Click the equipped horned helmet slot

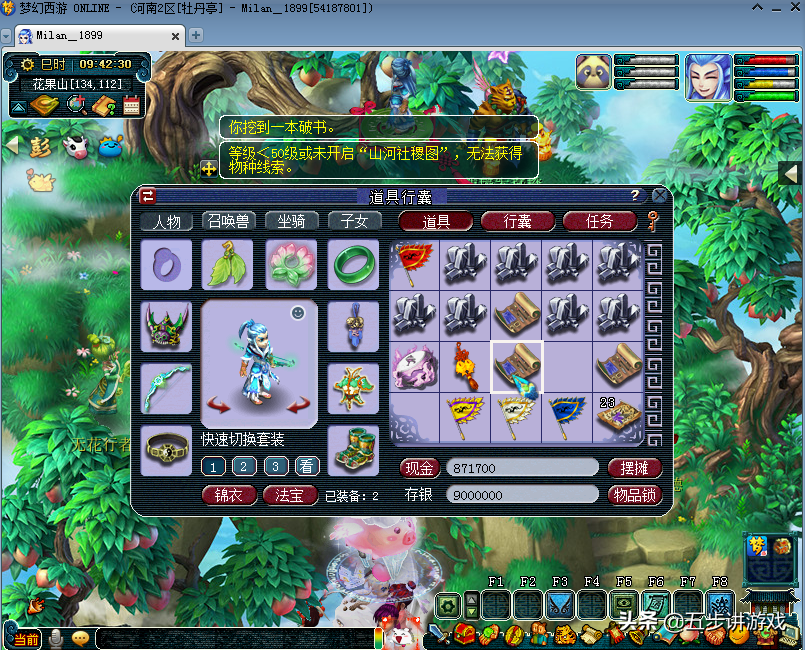coord(166,326)
